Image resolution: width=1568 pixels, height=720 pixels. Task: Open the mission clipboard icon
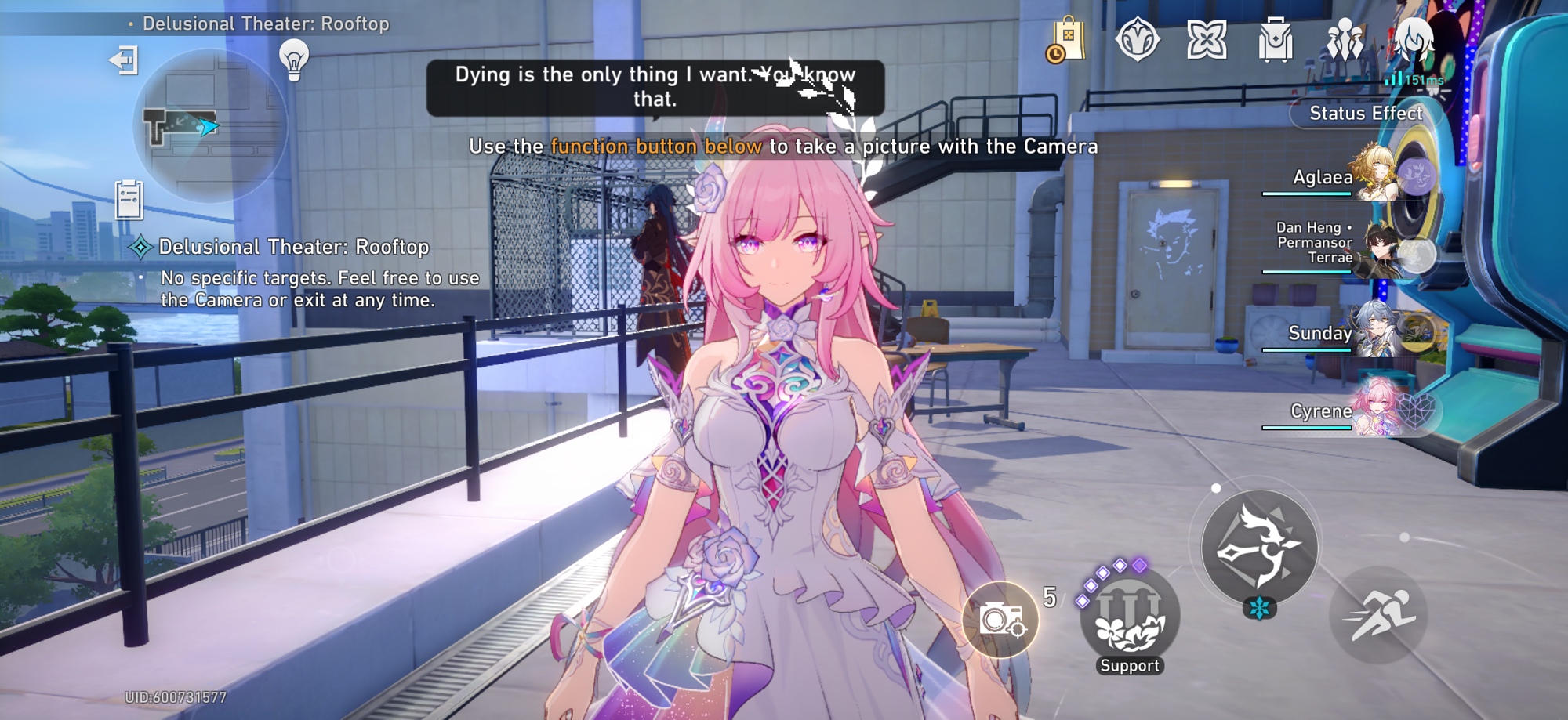tap(129, 199)
